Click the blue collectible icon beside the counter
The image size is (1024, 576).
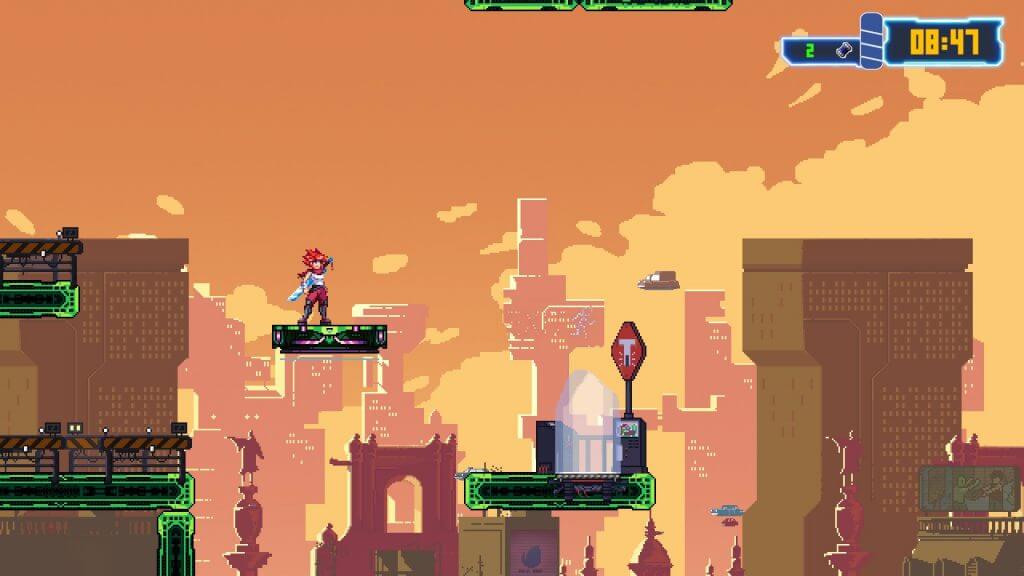tap(843, 49)
